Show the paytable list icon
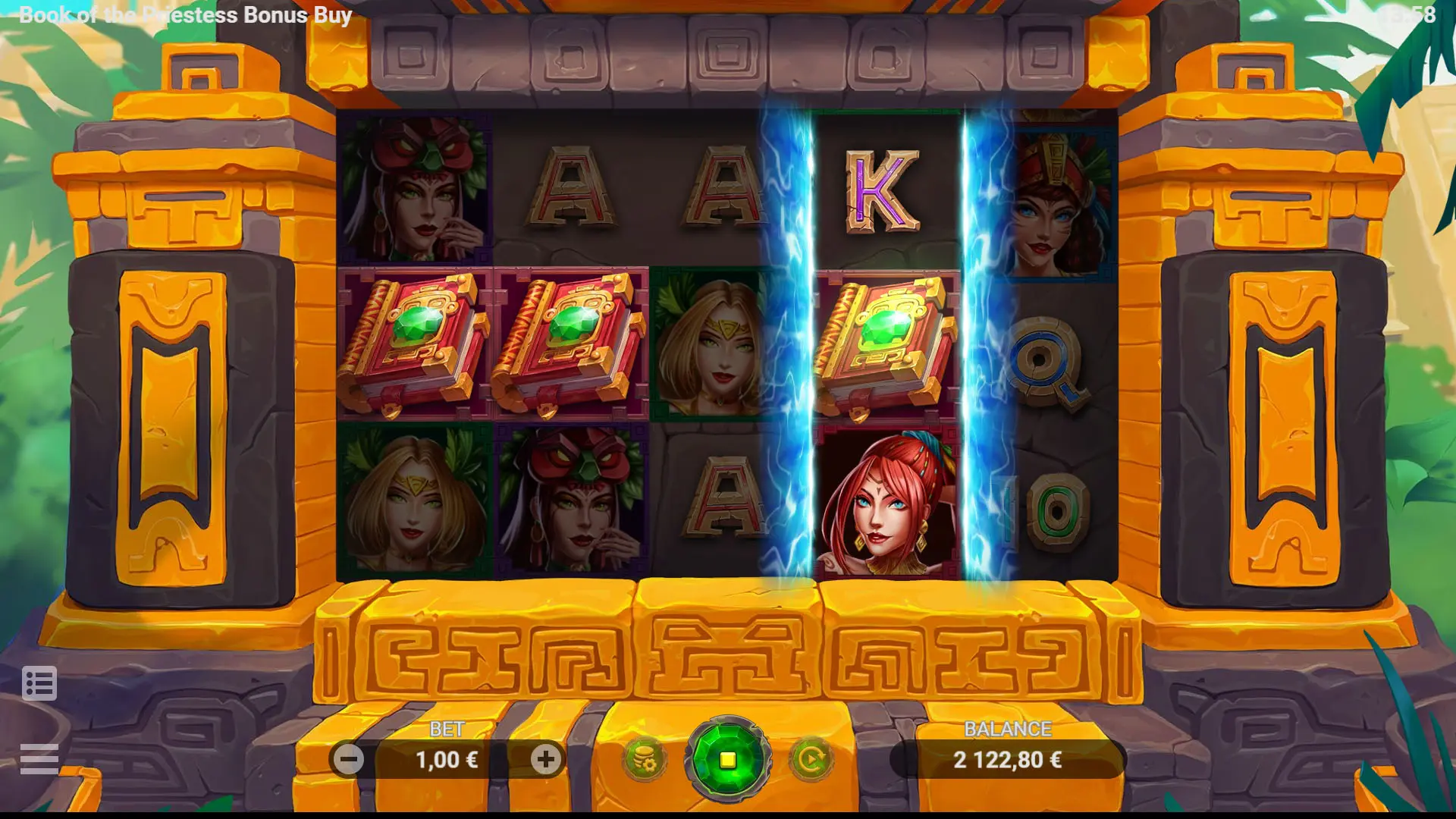Screen dimensions: 1456x819 [x=39, y=684]
